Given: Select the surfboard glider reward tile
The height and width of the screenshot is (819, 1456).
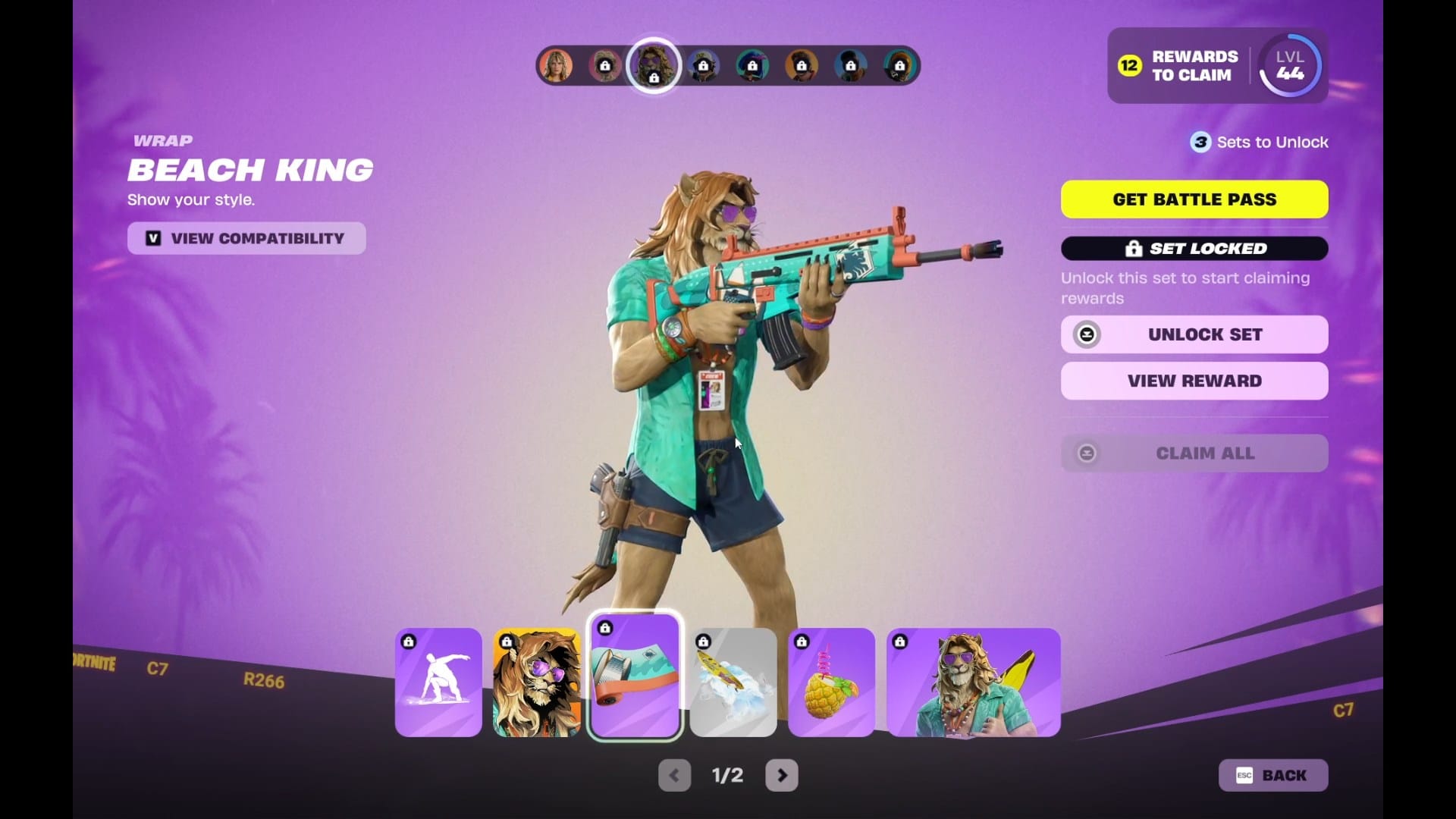Looking at the screenshot, I should [x=733, y=682].
